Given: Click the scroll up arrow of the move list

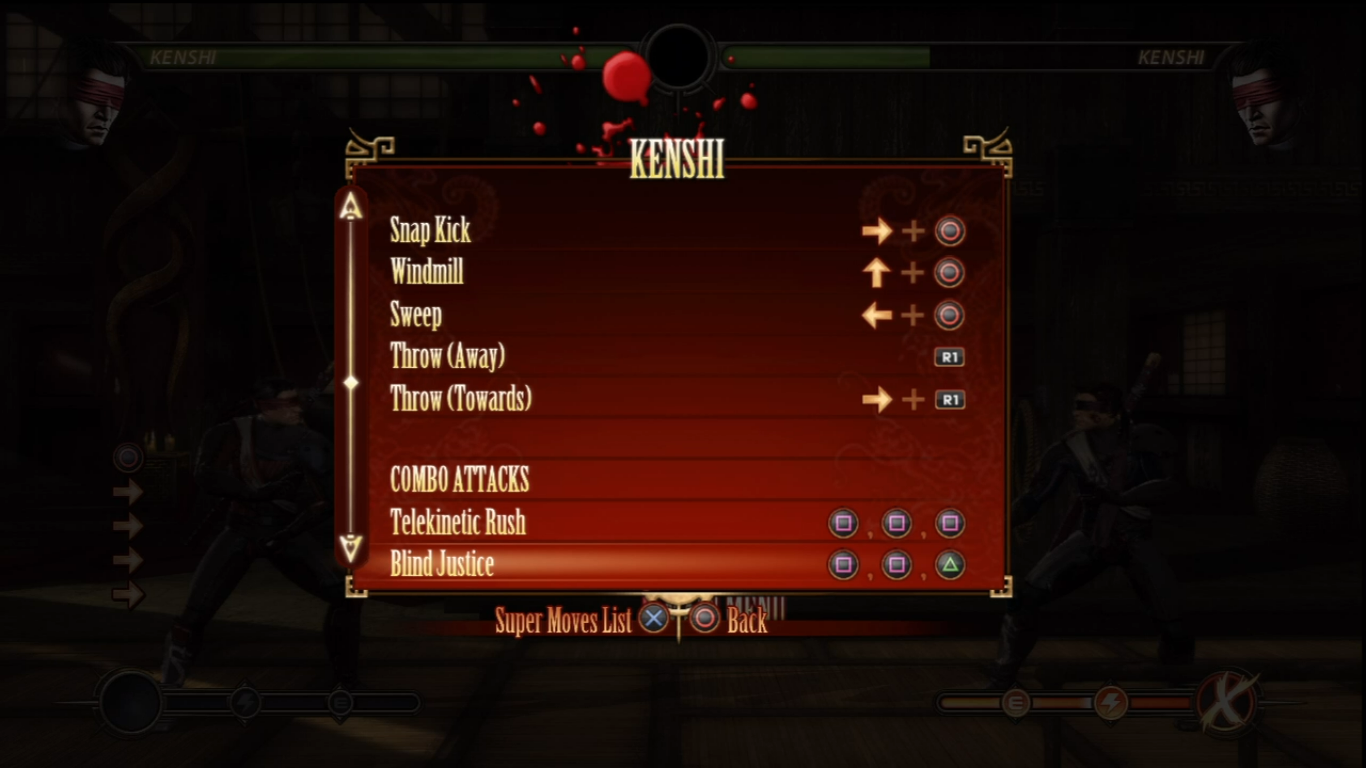Looking at the screenshot, I should click(350, 207).
